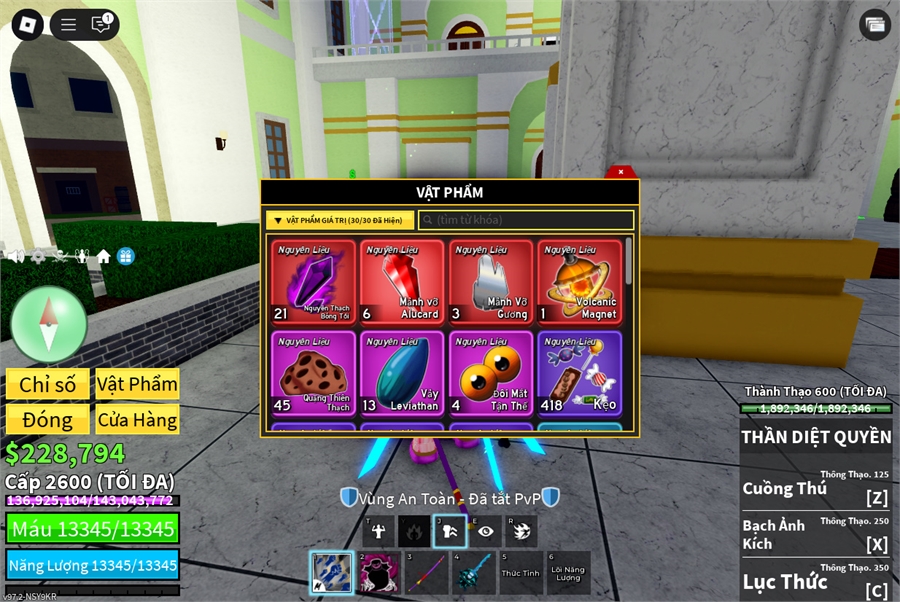Select the Quặng Thiên Thạch item
This screenshot has width=900, height=602.
[x=313, y=373]
